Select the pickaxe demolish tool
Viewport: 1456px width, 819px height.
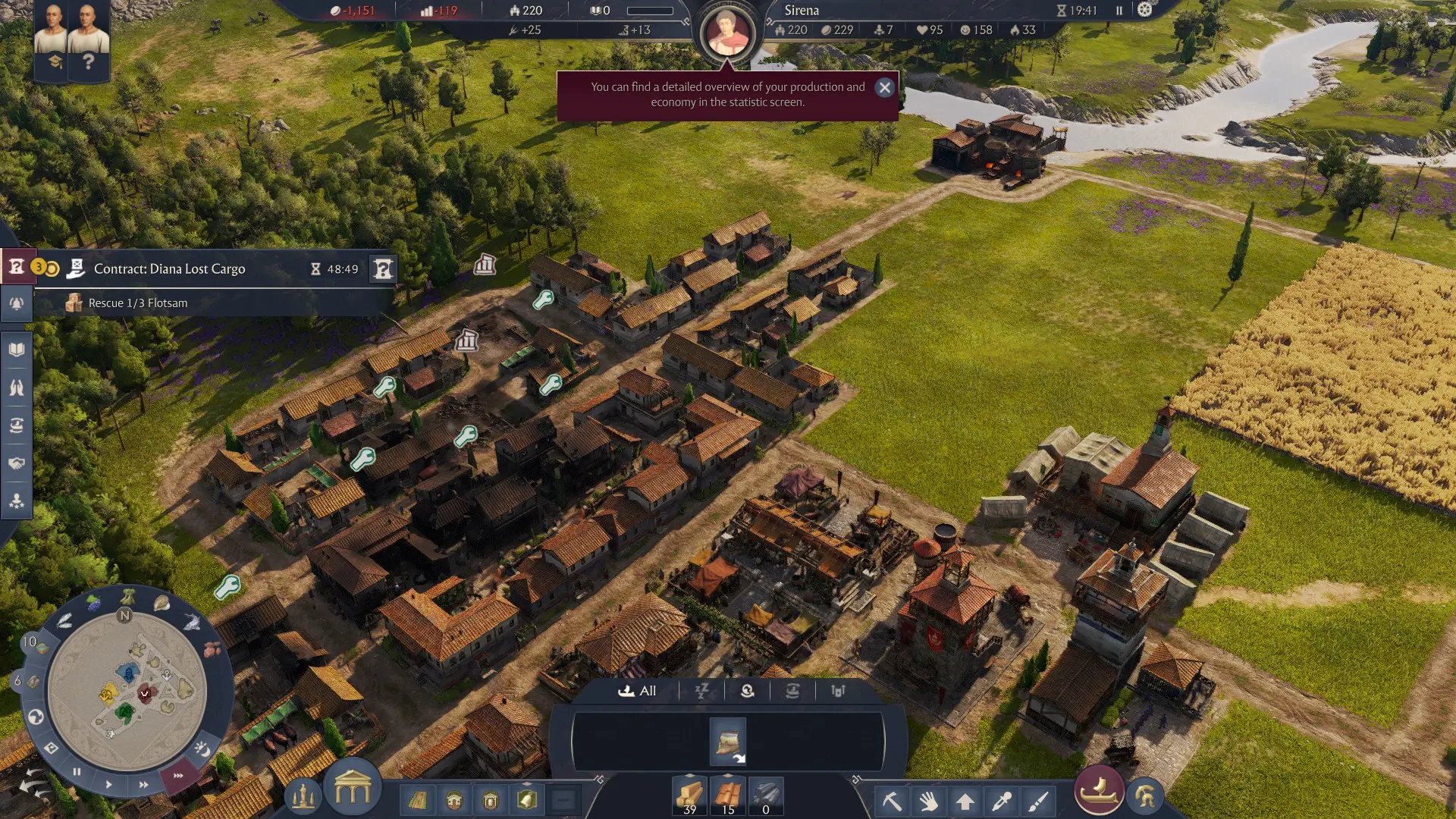[892, 801]
